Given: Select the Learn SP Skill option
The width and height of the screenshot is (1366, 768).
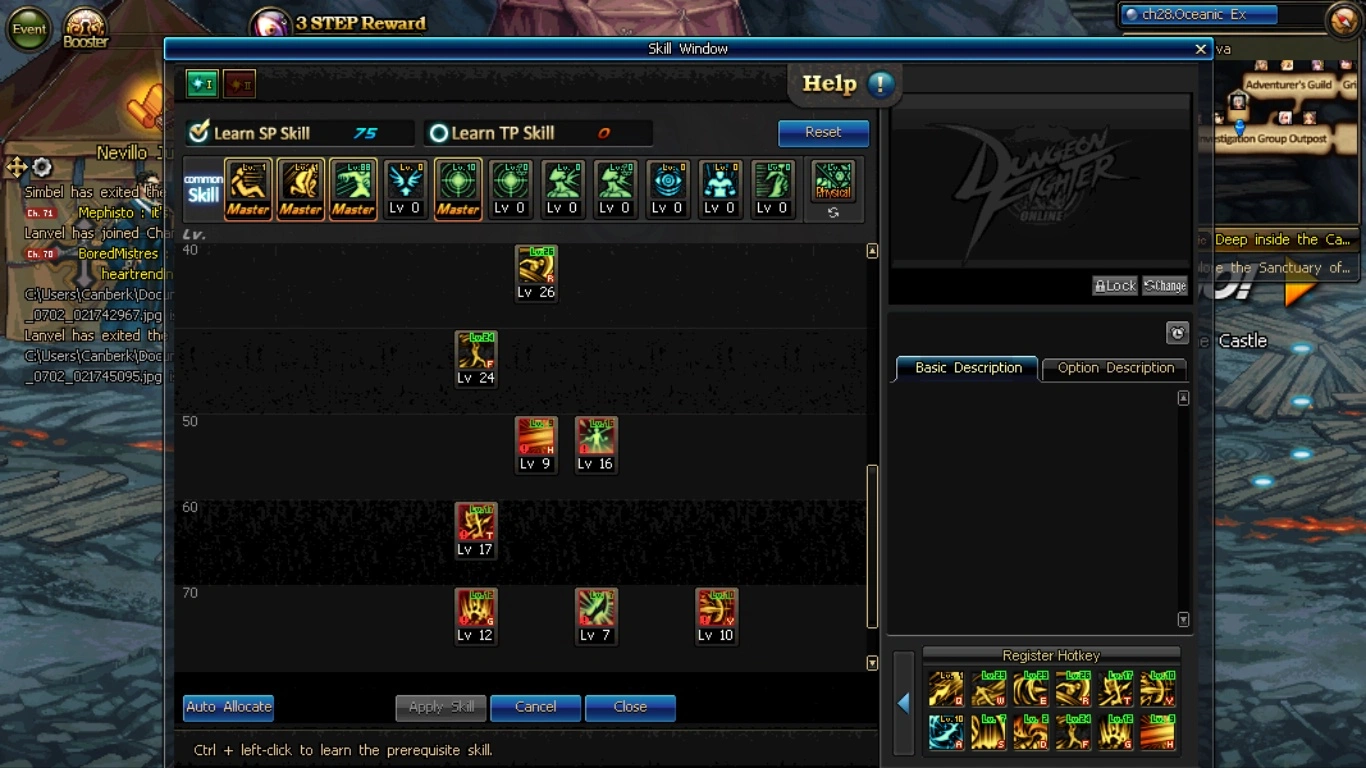Looking at the screenshot, I should point(200,133).
